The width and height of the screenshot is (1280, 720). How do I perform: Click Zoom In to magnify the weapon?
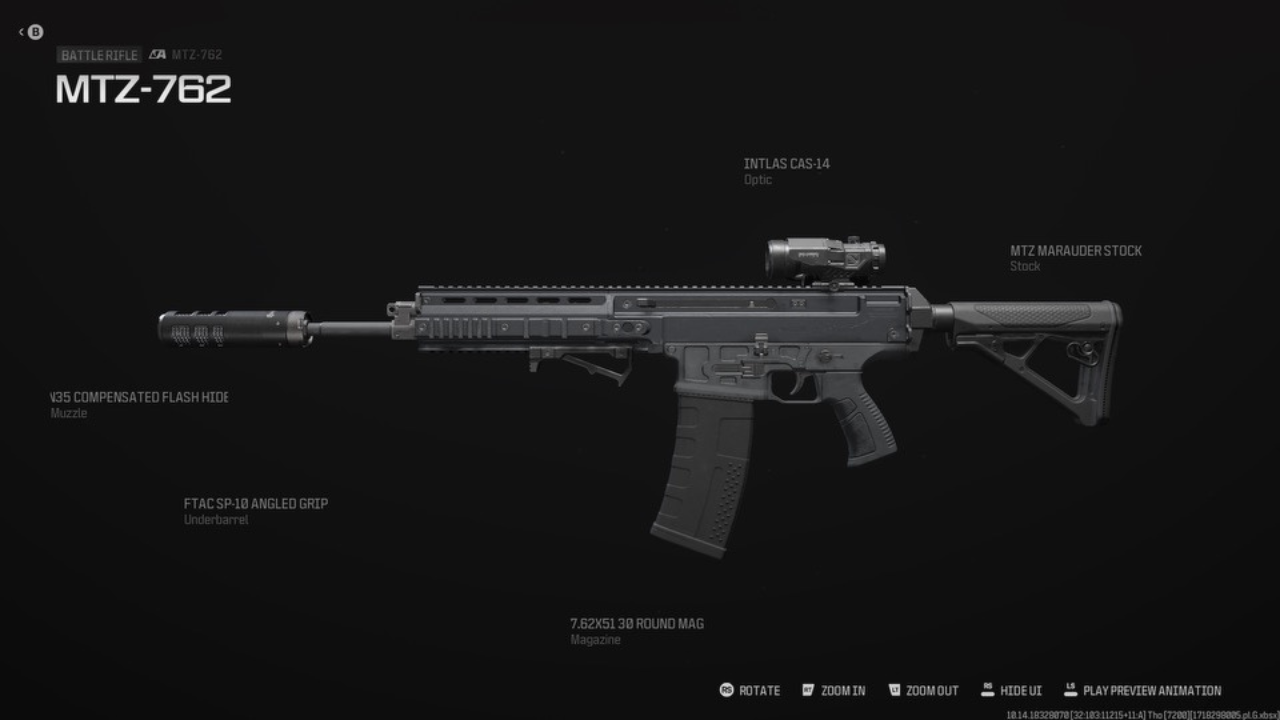pyautogui.click(x=837, y=690)
